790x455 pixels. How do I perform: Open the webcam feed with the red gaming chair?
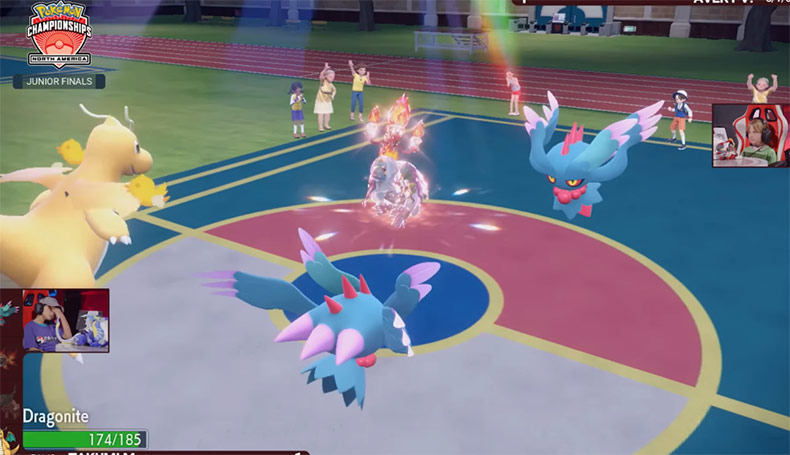[x=750, y=135]
